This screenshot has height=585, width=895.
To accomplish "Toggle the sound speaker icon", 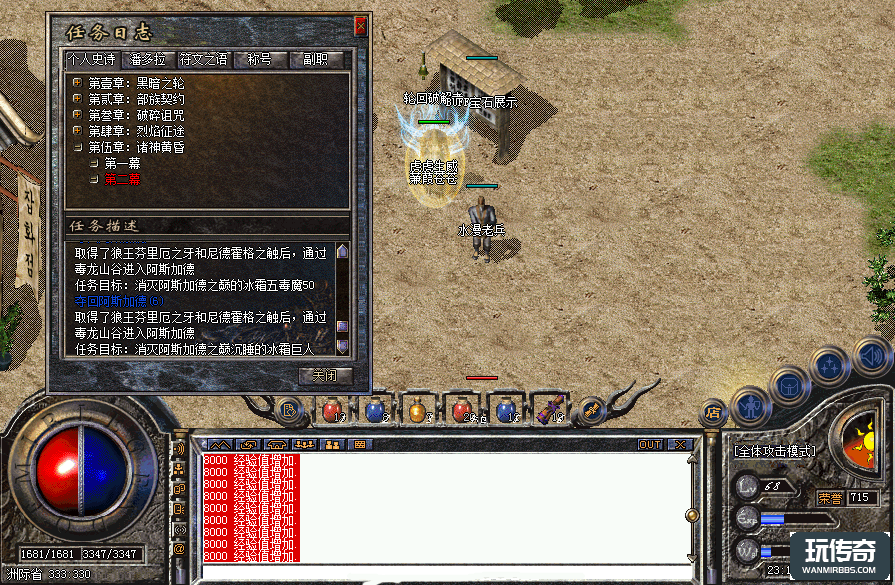I will point(871,354).
